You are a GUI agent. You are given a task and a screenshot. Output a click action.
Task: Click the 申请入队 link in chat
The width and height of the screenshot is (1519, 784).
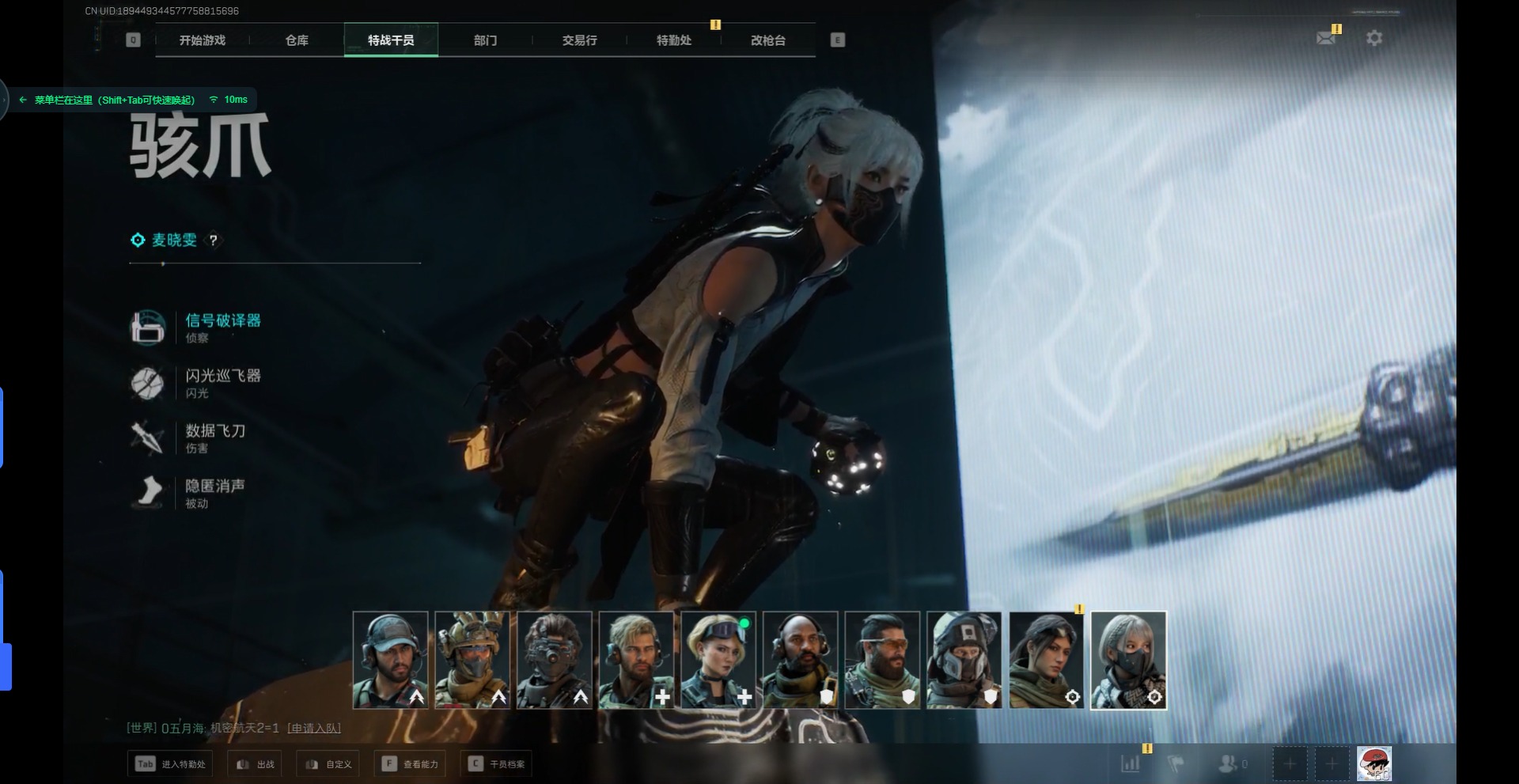tap(314, 728)
